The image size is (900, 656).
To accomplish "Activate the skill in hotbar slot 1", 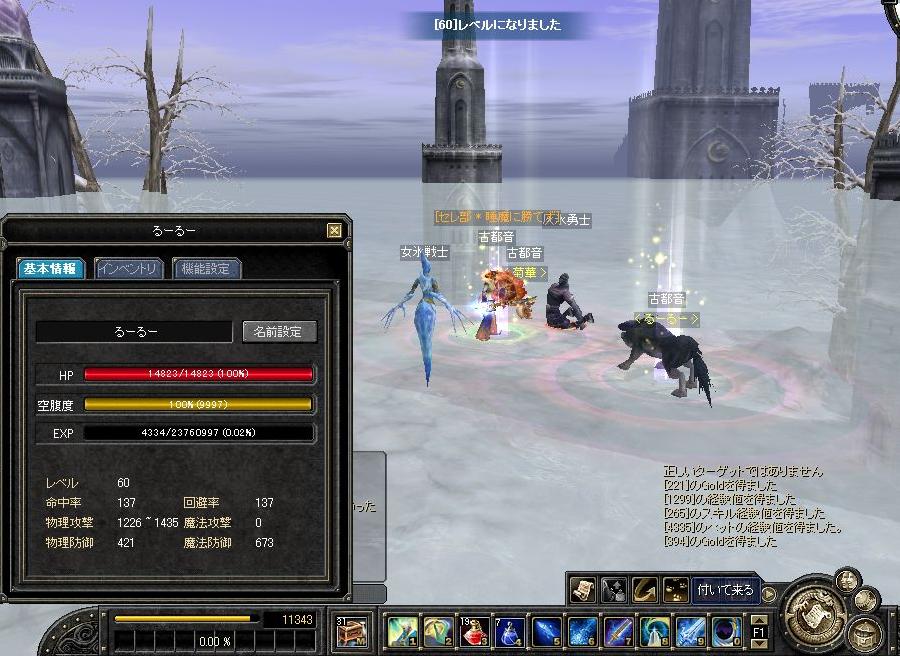I will [x=402, y=632].
